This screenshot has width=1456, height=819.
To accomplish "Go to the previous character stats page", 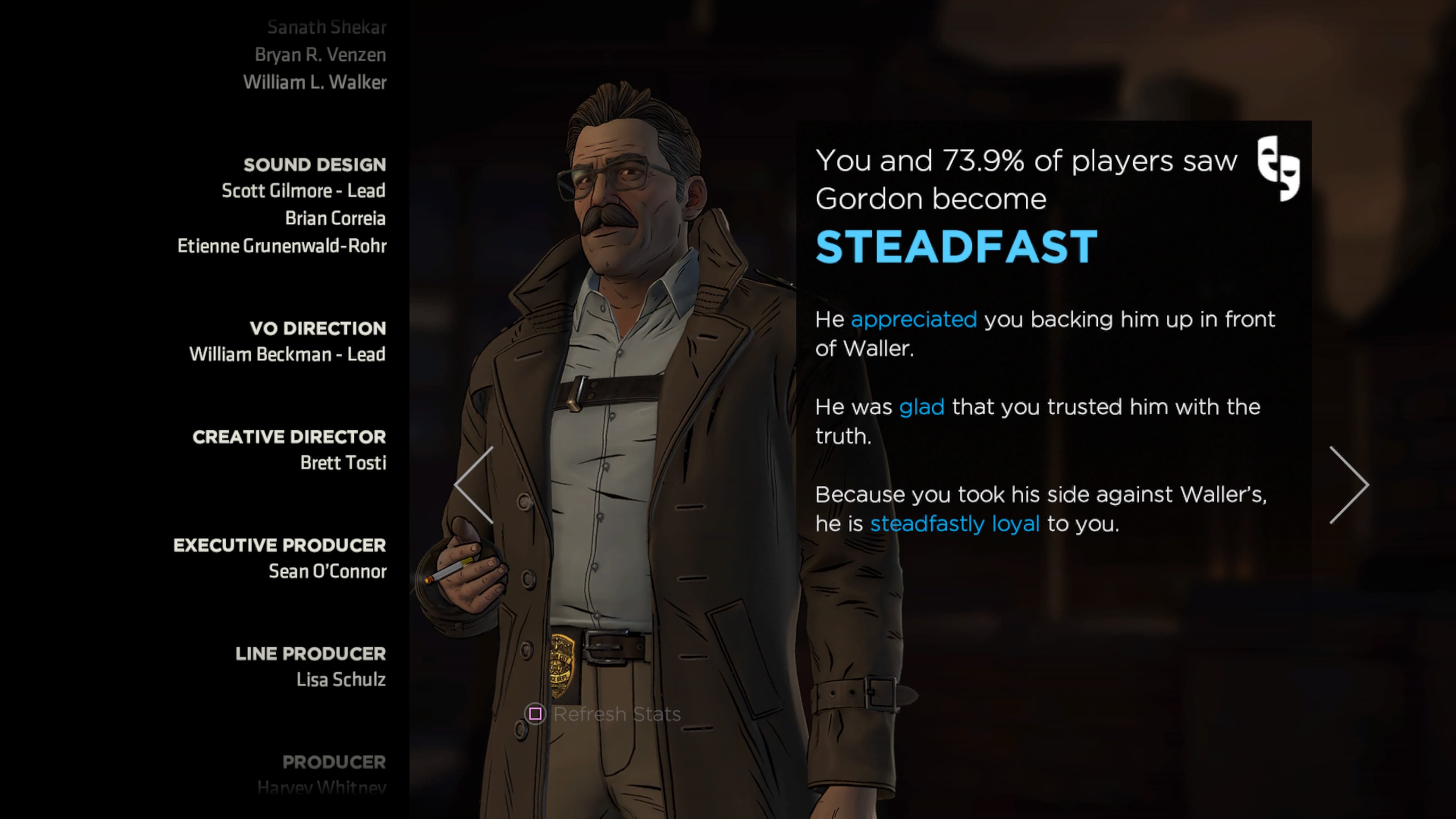I will tap(474, 485).
